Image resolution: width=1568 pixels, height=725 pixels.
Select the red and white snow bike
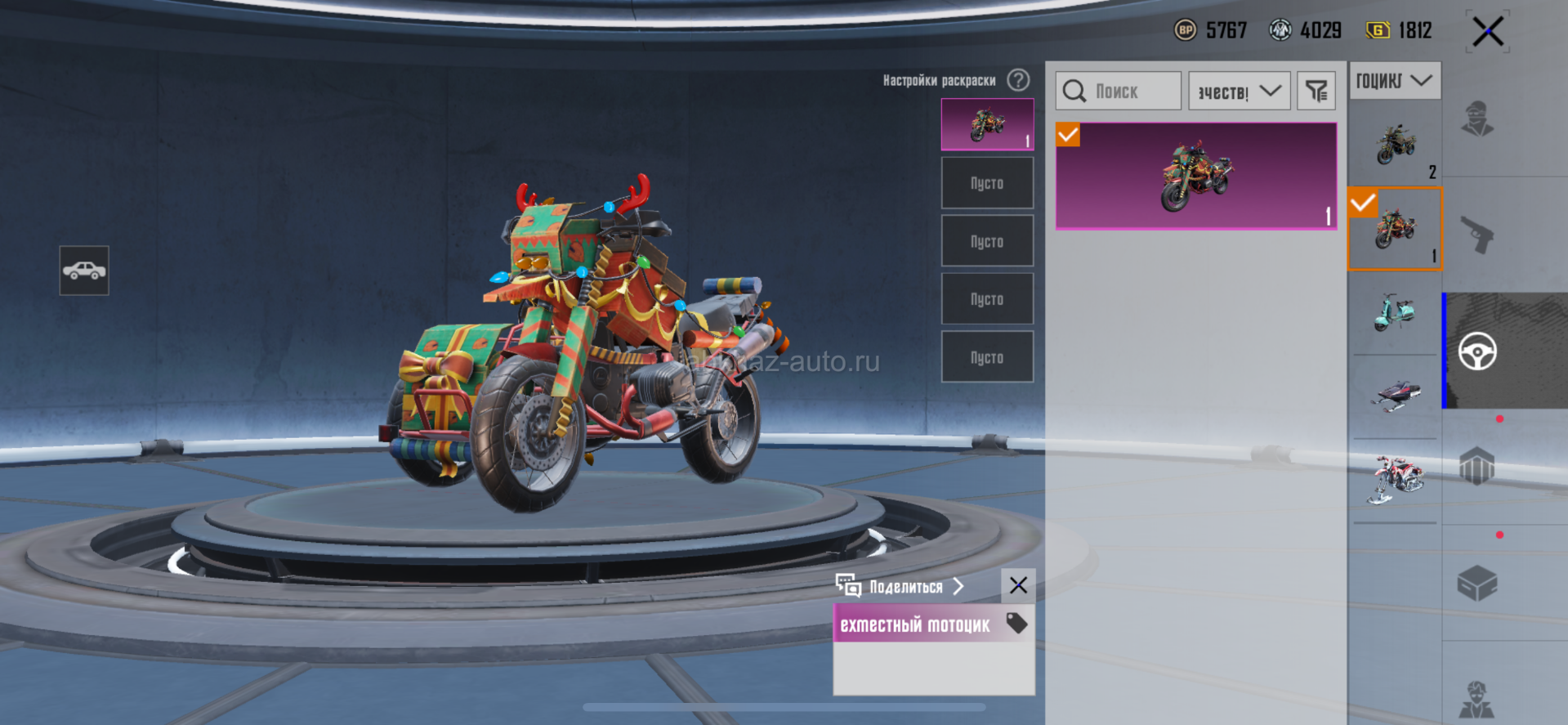[x=1395, y=480]
